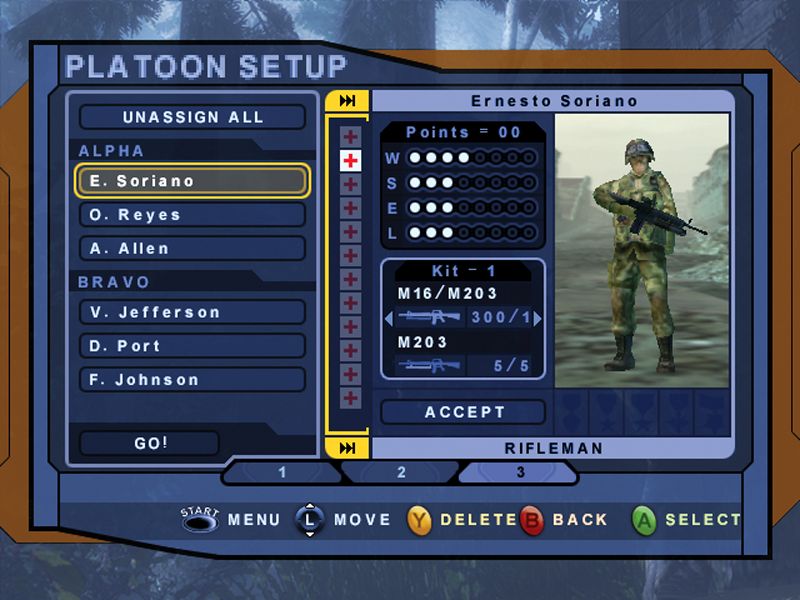
Task: Skip forward using the top yellow arrow button
Action: pos(348,101)
